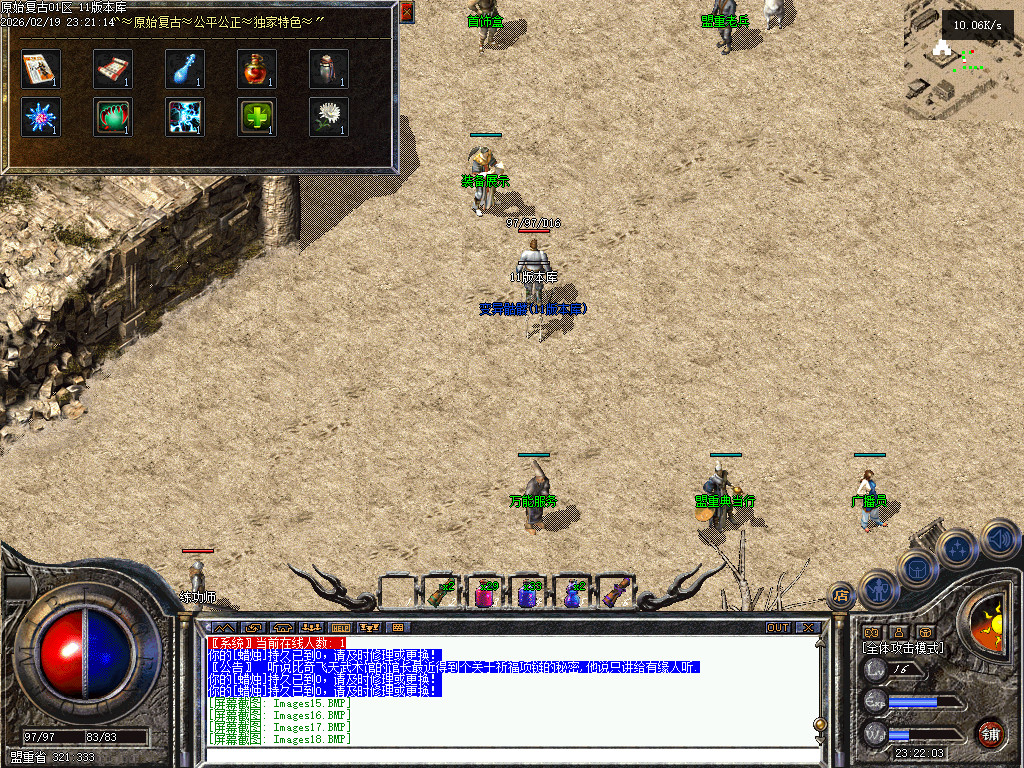Use the green cross healing icon

257,116
